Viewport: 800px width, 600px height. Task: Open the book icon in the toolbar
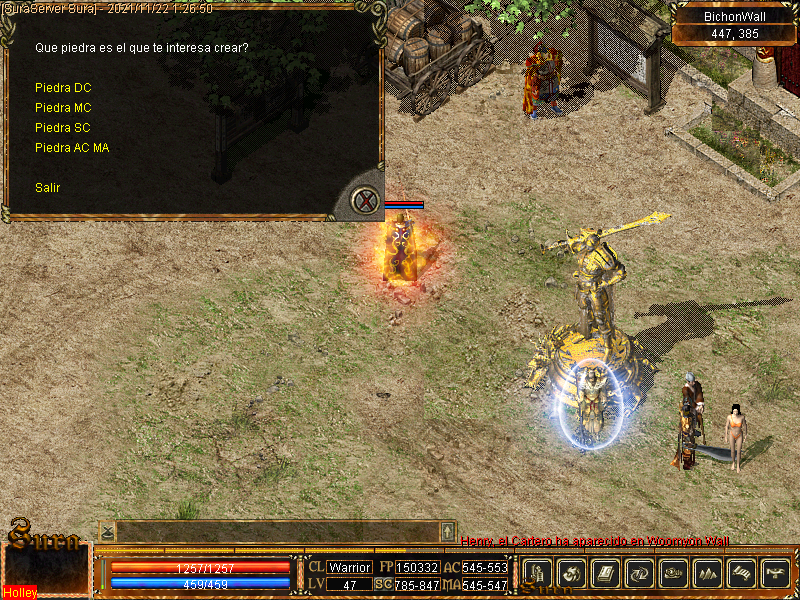click(606, 573)
